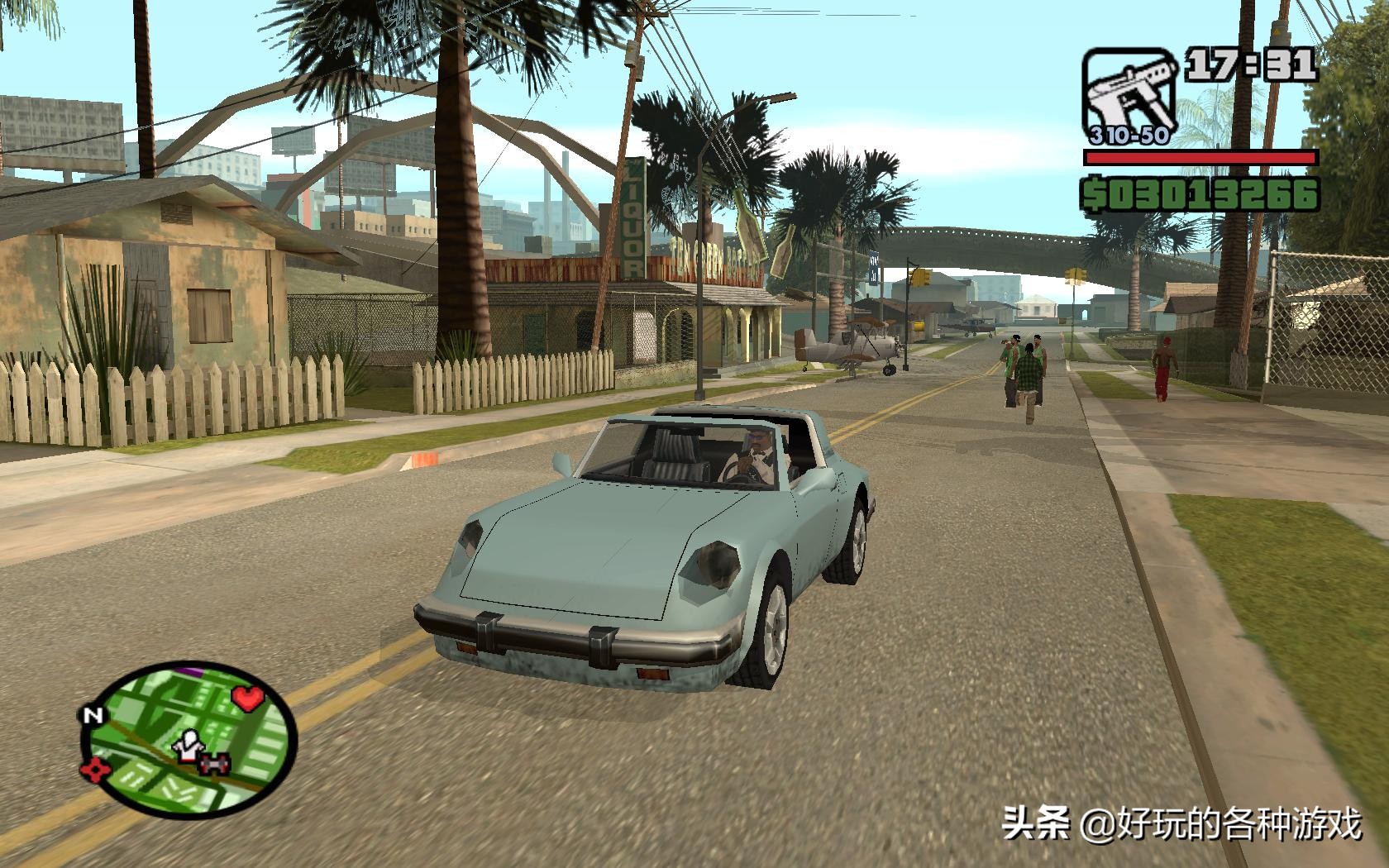
Task: Click the N compass marker on the minimap
Action: tap(93, 714)
